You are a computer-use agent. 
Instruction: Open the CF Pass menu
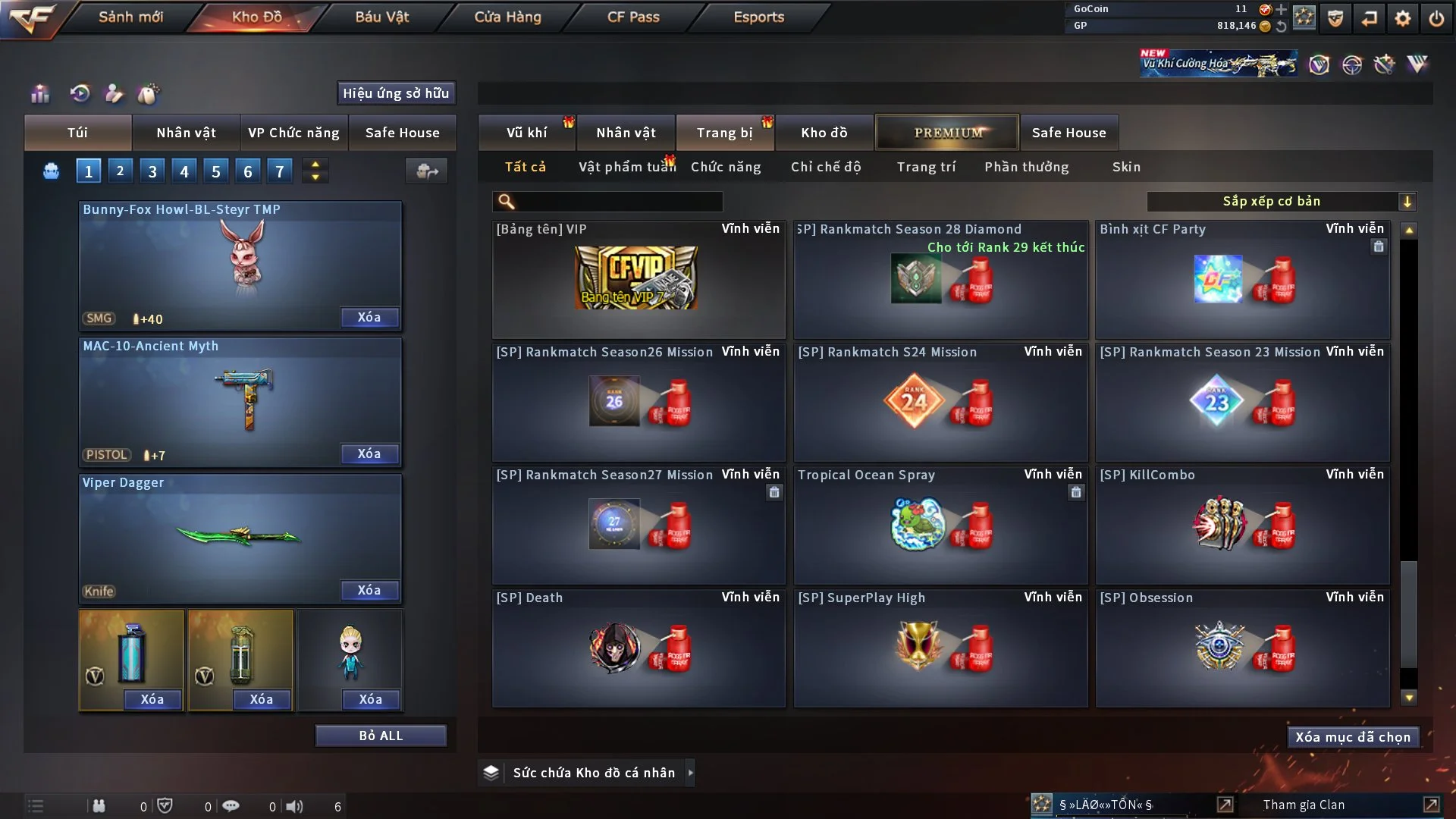[x=633, y=17]
